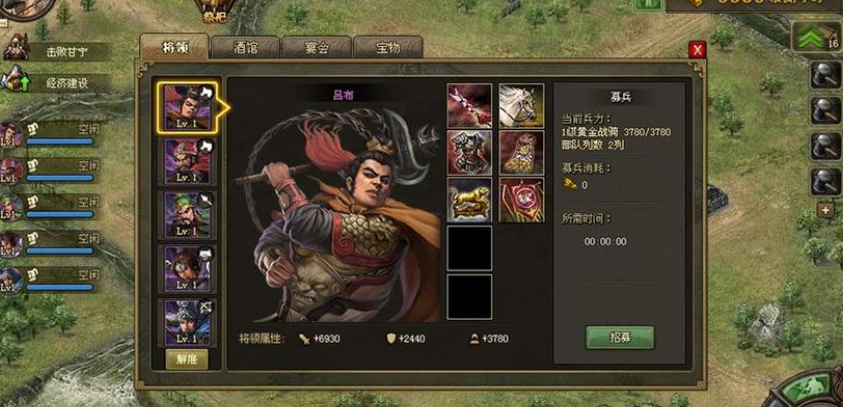Show the 宝物 tab
843x407 pixels.
[x=387, y=46]
